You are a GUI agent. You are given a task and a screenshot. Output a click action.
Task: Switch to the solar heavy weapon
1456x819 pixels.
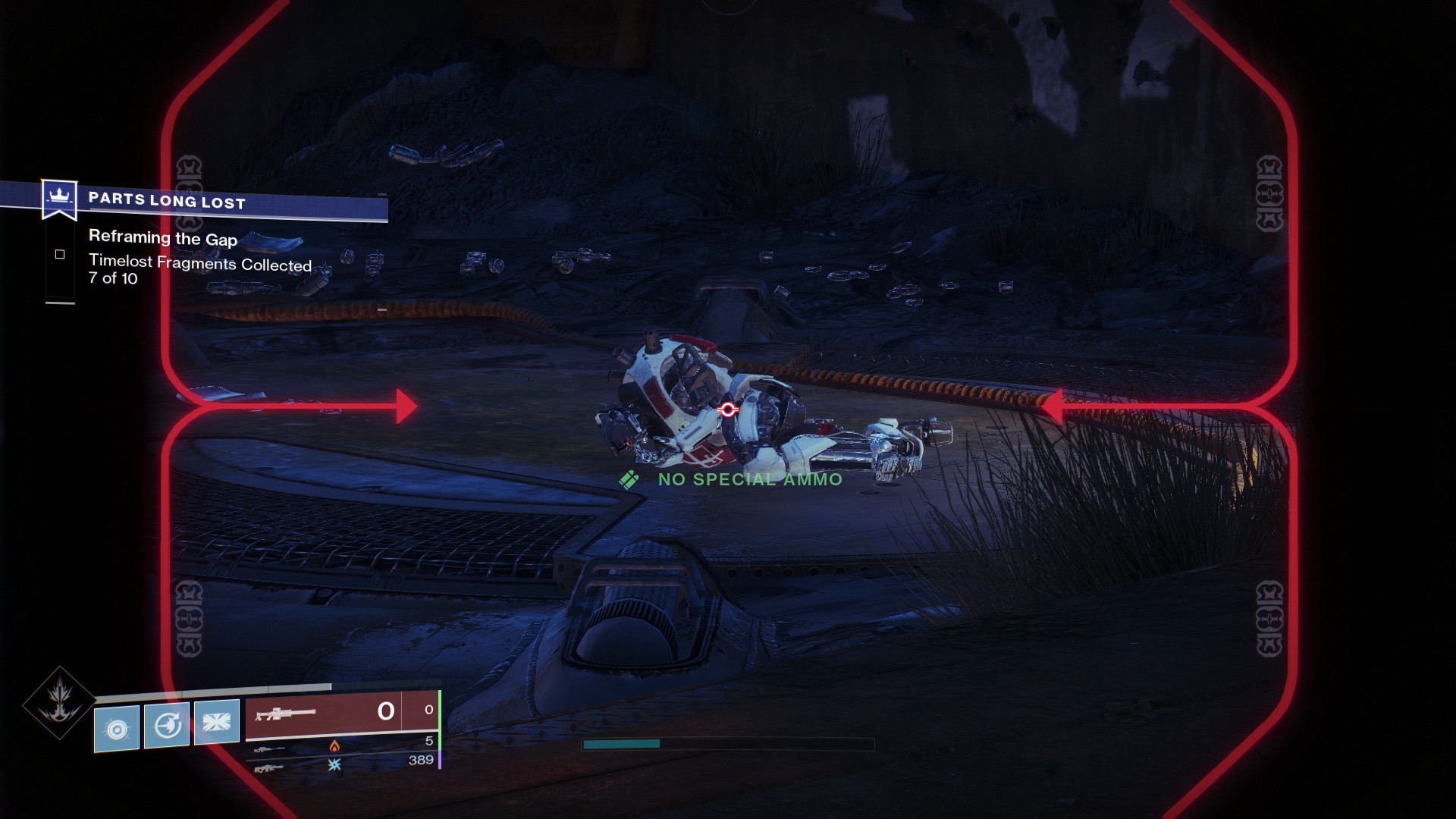pos(341,745)
